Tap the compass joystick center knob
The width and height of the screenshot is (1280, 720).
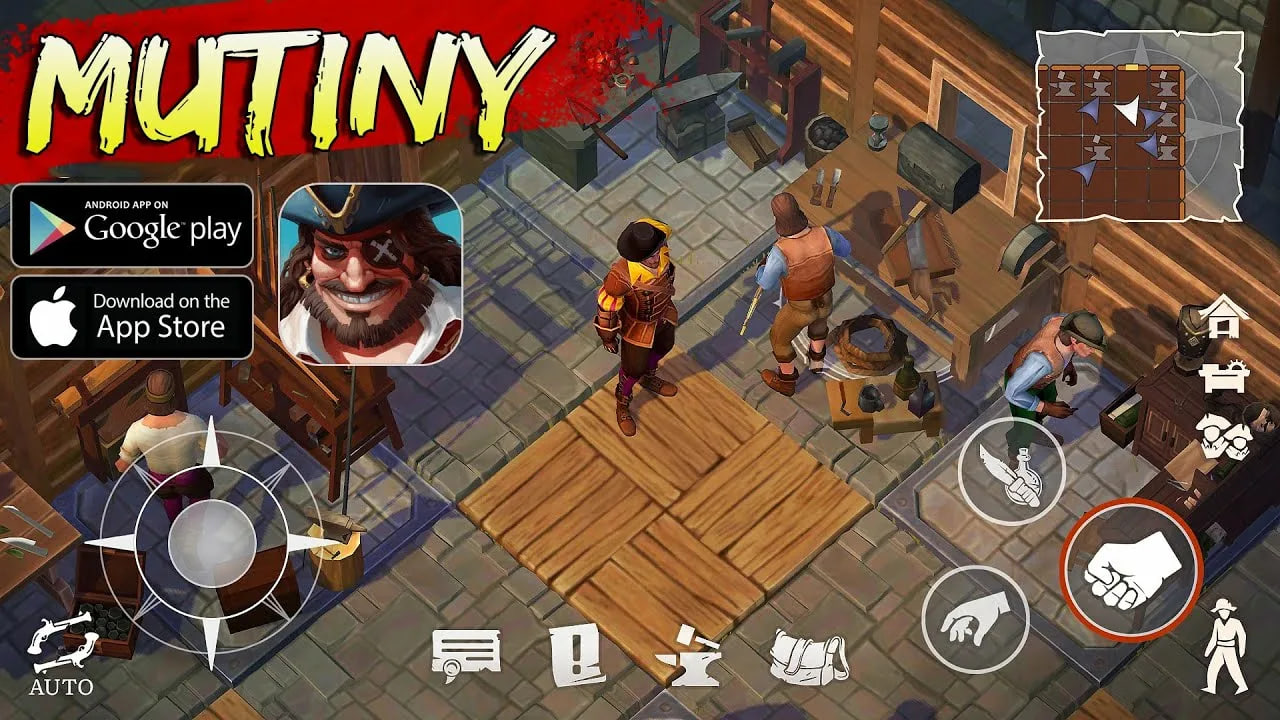click(x=212, y=542)
